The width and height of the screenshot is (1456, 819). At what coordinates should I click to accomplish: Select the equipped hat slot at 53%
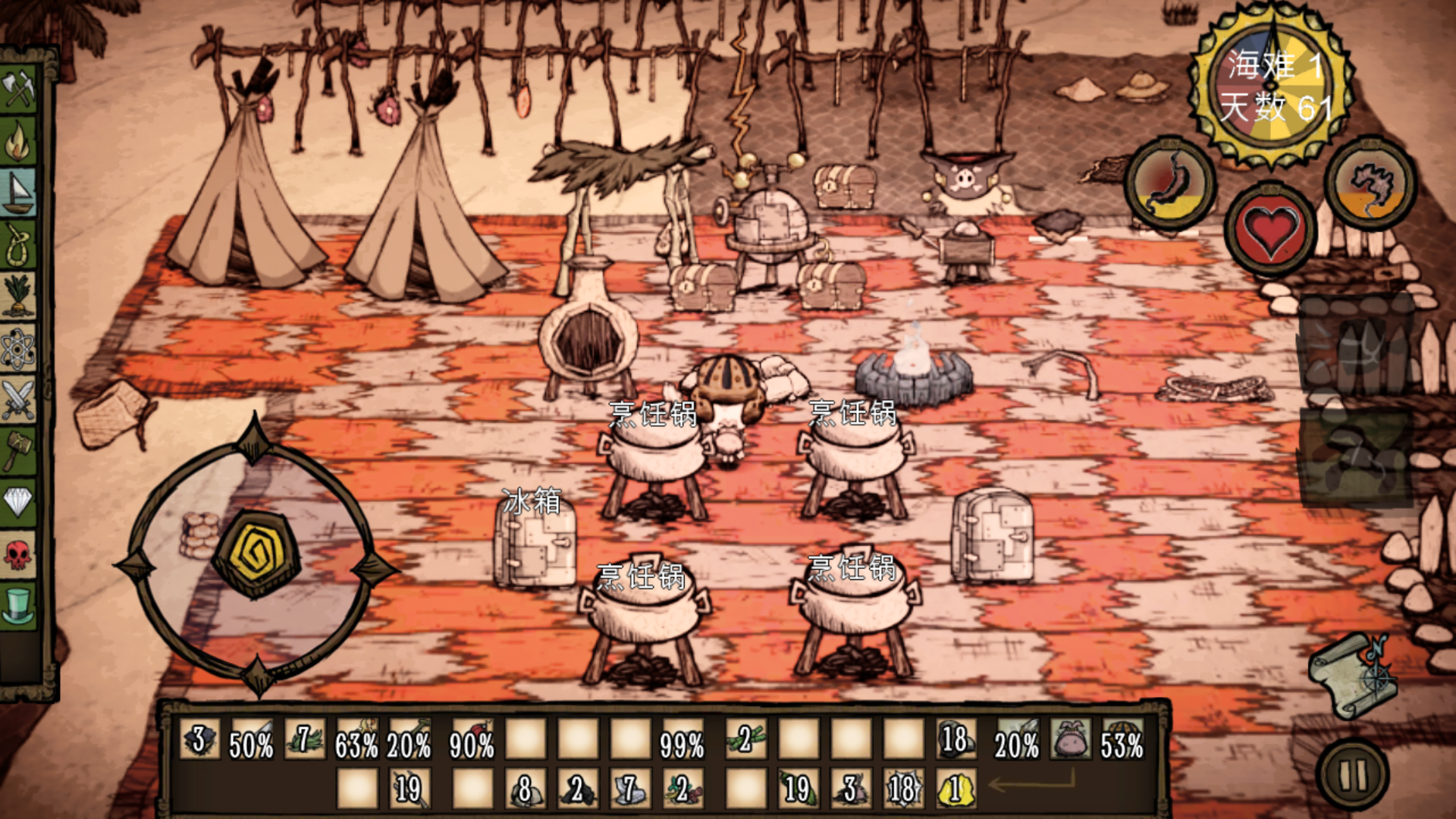point(1122,739)
